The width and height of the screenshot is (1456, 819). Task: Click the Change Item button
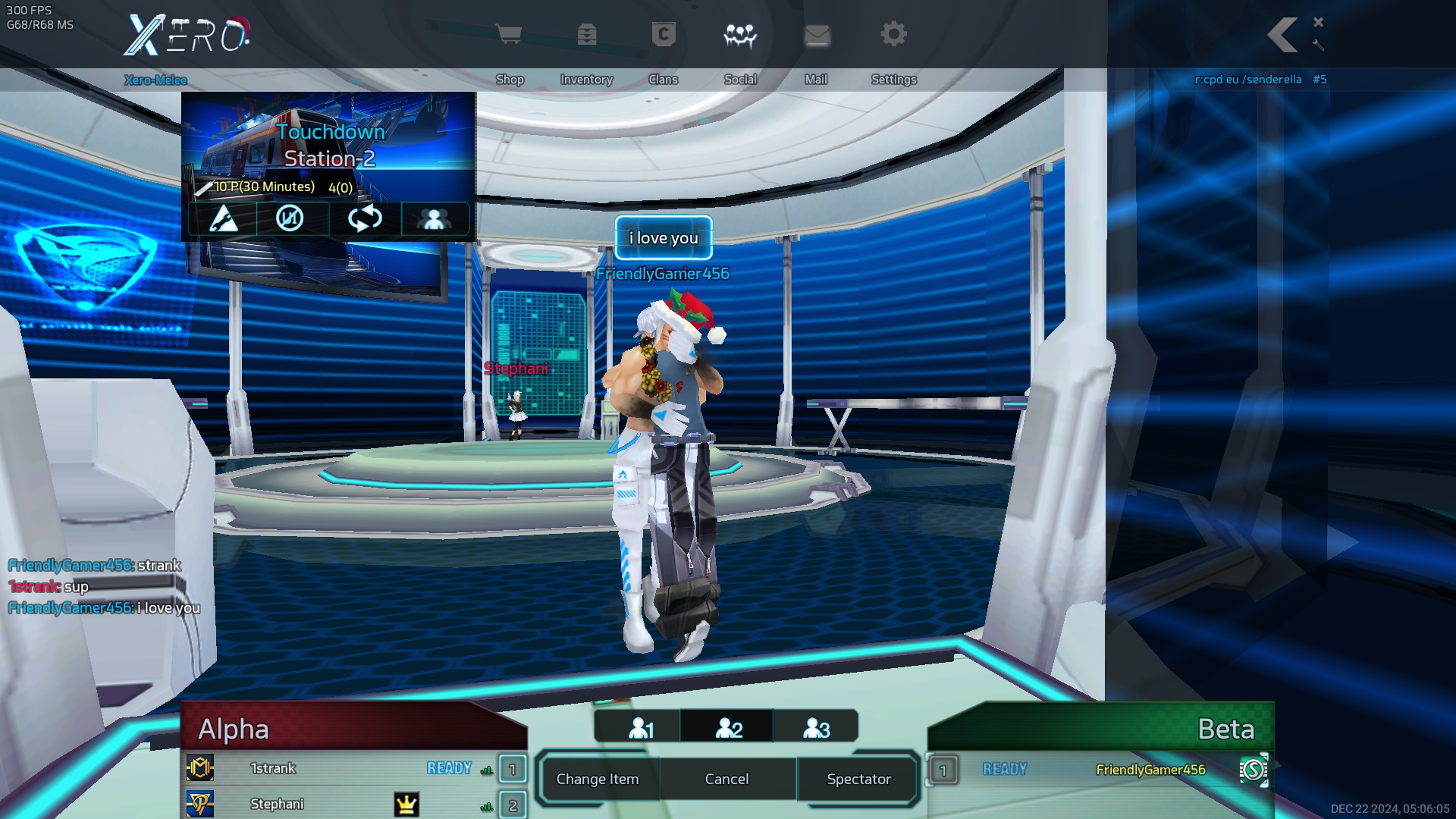pos(598,779)
